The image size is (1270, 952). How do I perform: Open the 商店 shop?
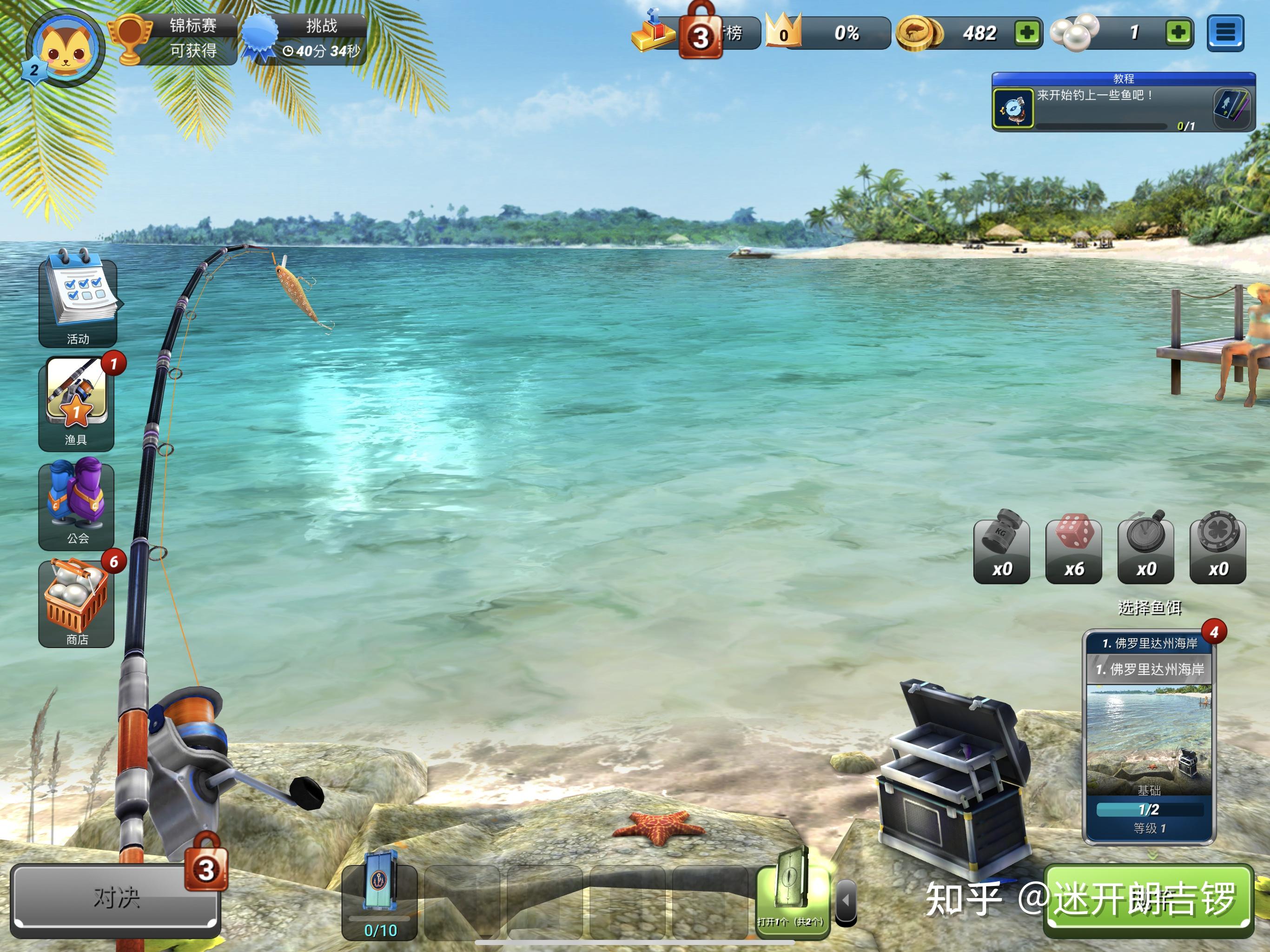76,603
